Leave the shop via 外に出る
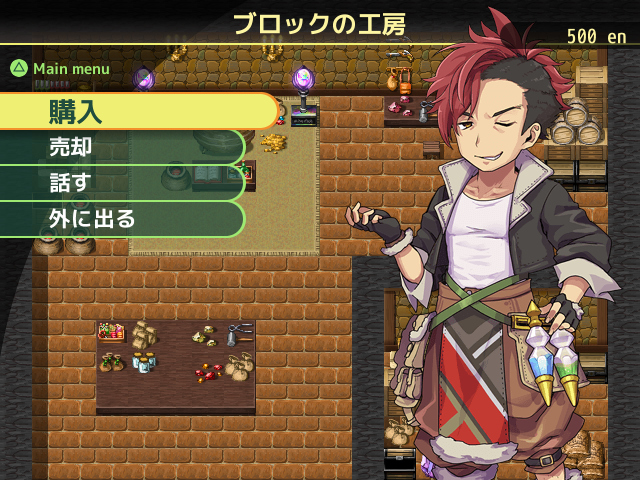Image resolution: width=640 pixels, height=480 pixels. [x=120, y=219]
